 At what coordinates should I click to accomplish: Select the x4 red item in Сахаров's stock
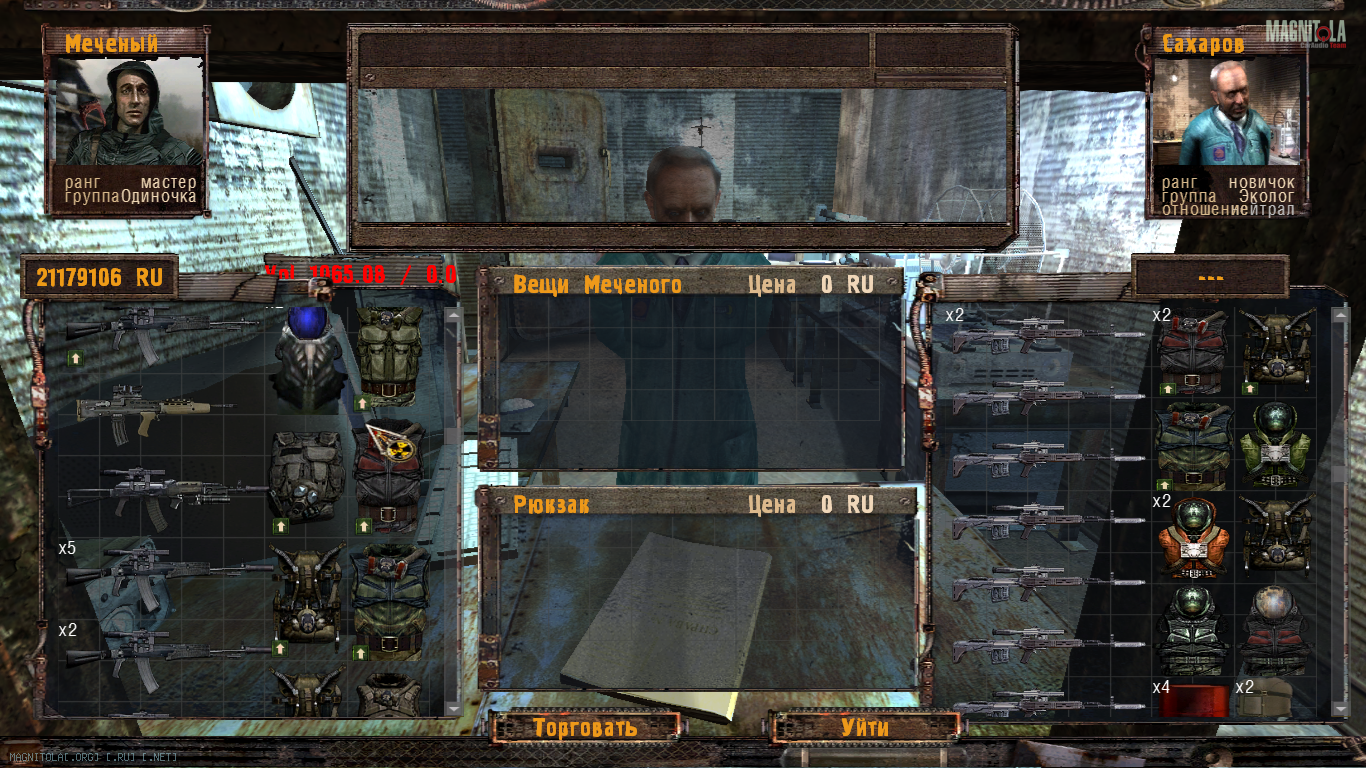1192,700
